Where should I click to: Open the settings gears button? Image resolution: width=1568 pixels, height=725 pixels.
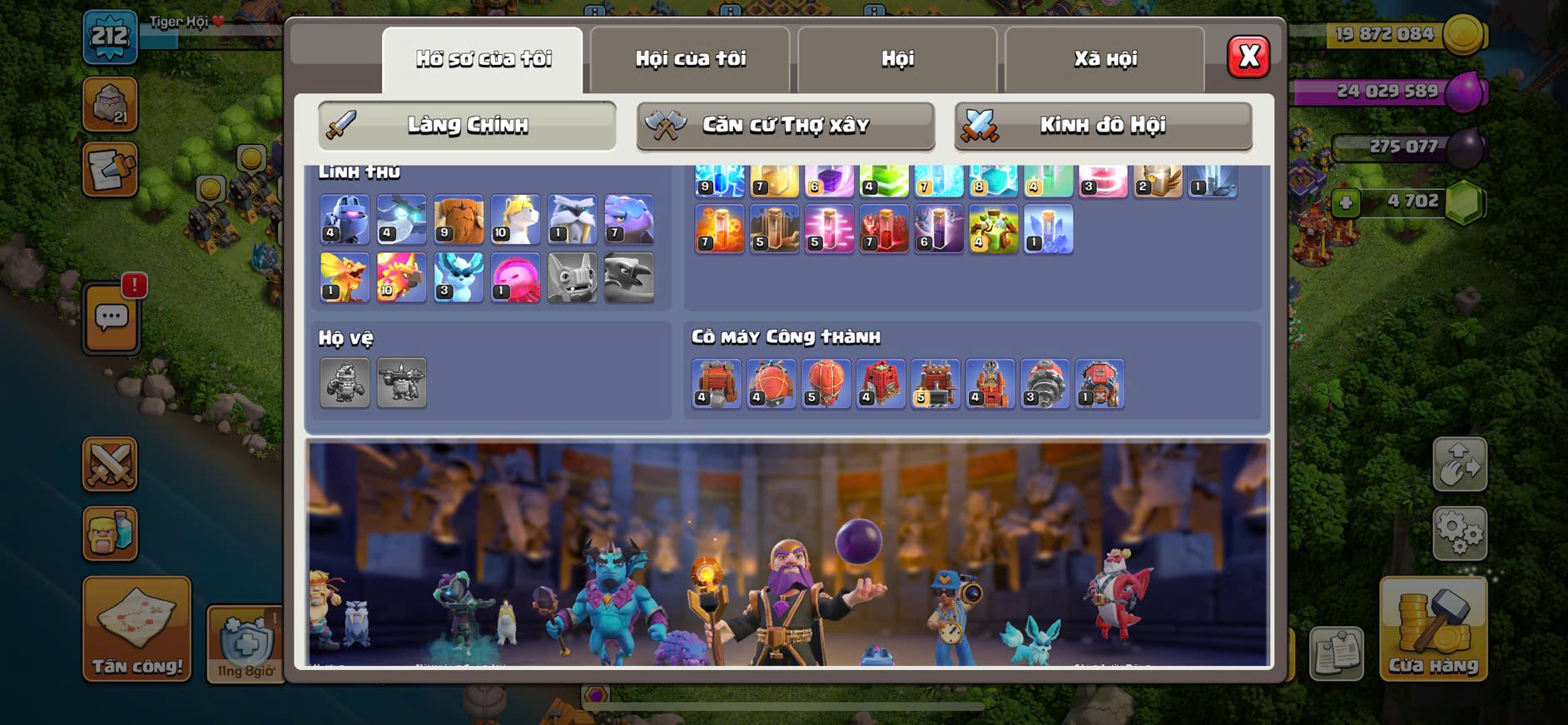(1459, 533)
